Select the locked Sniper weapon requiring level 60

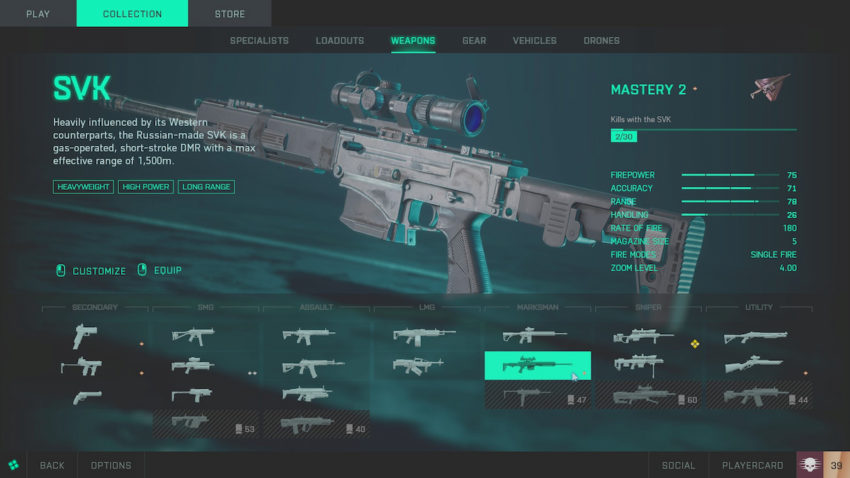pos(648,396)
